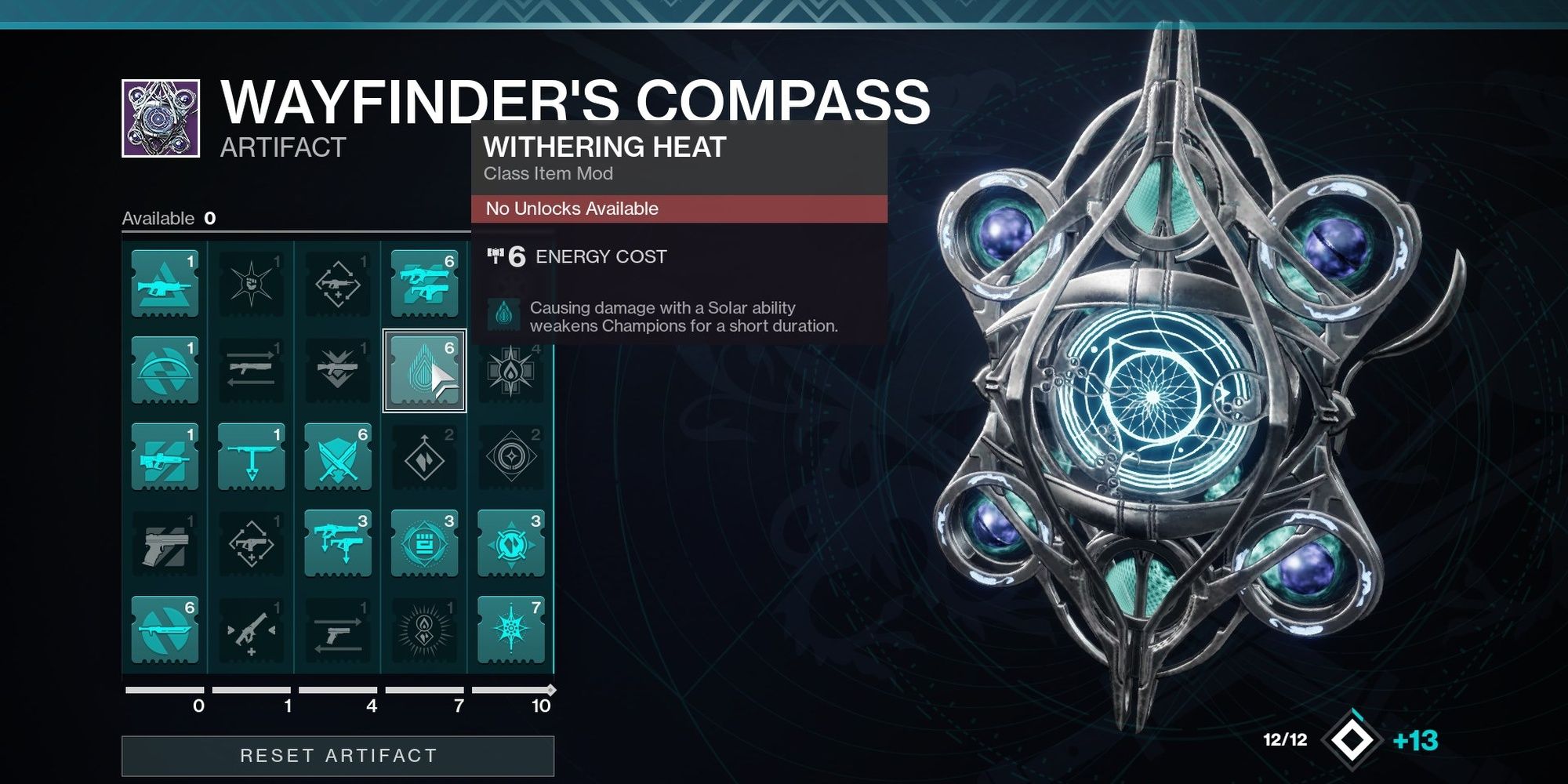This screenshot has width=1568, height=784.
Task: Click the fist burst mod in the top row
Action: click(x=251, y=282)
